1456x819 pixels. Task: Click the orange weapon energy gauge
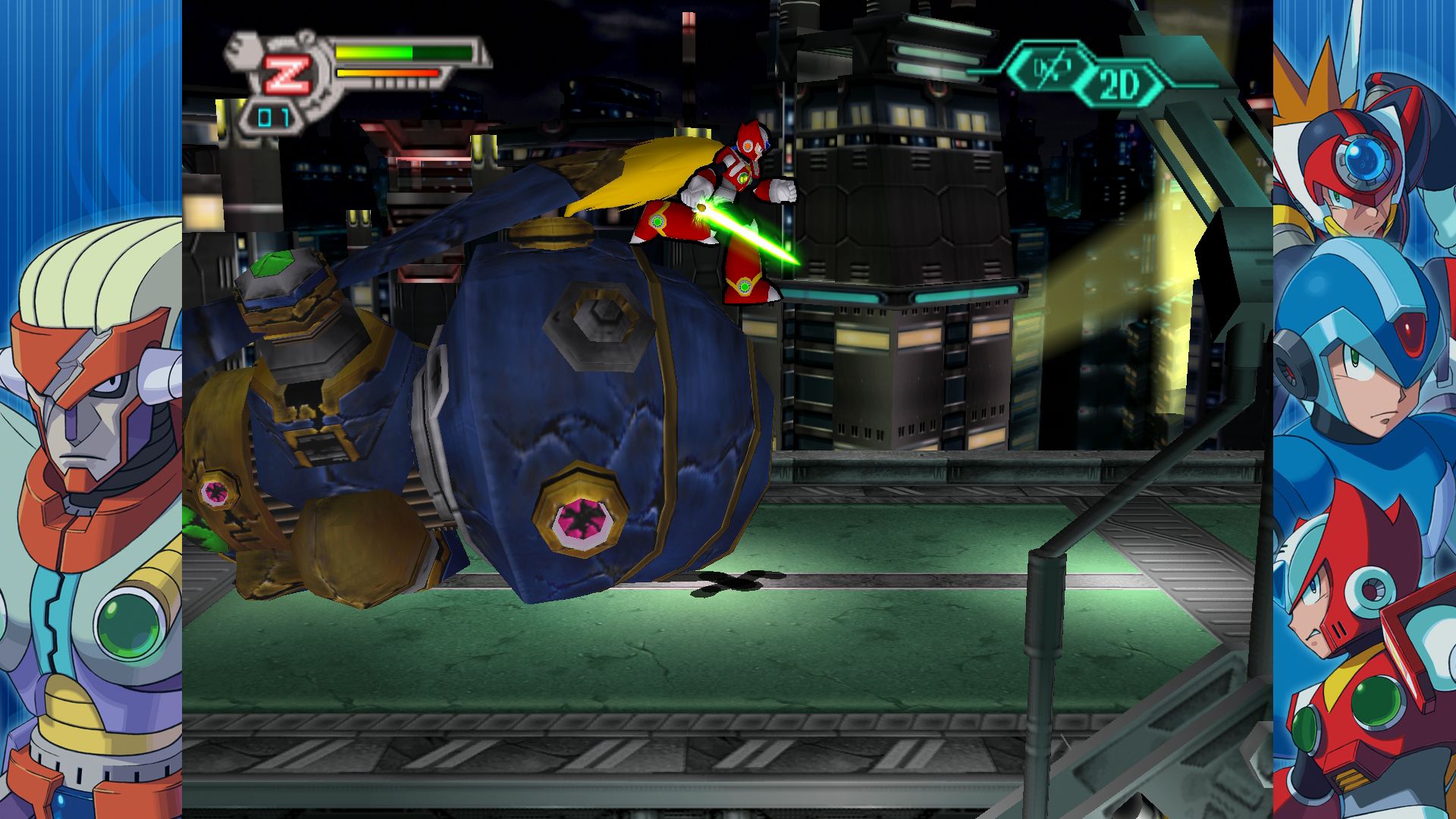tap(387, 72)
